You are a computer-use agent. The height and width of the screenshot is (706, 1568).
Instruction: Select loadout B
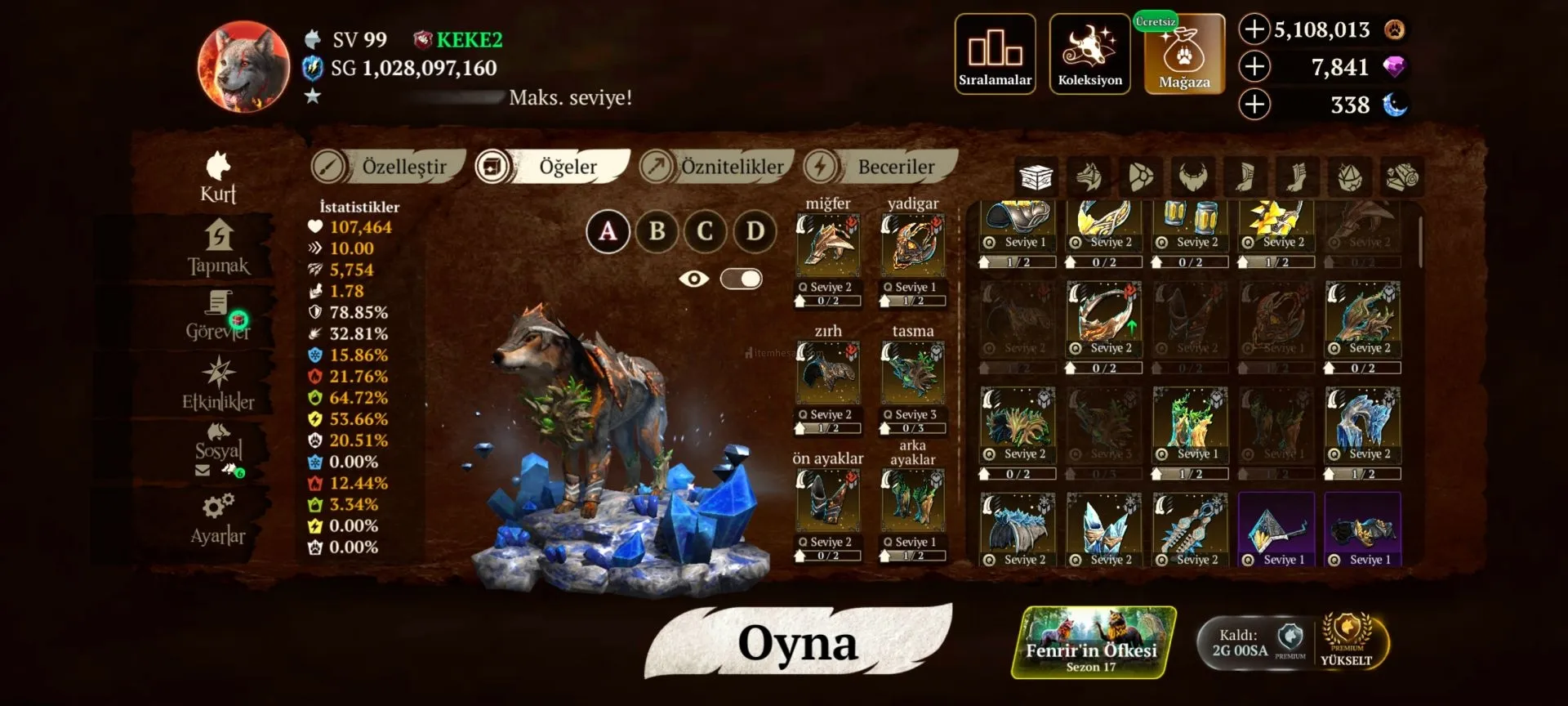(x=657, y=231)
